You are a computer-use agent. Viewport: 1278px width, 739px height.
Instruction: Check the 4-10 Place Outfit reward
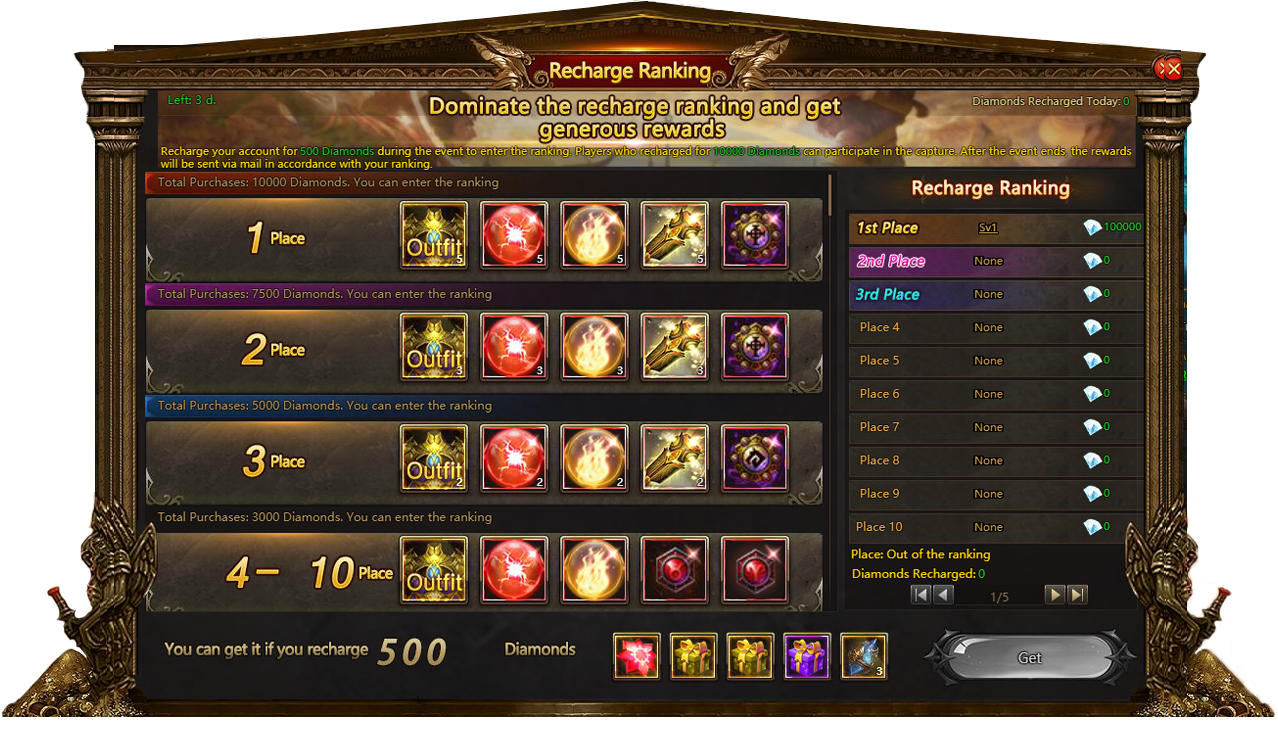coord(434,571)
